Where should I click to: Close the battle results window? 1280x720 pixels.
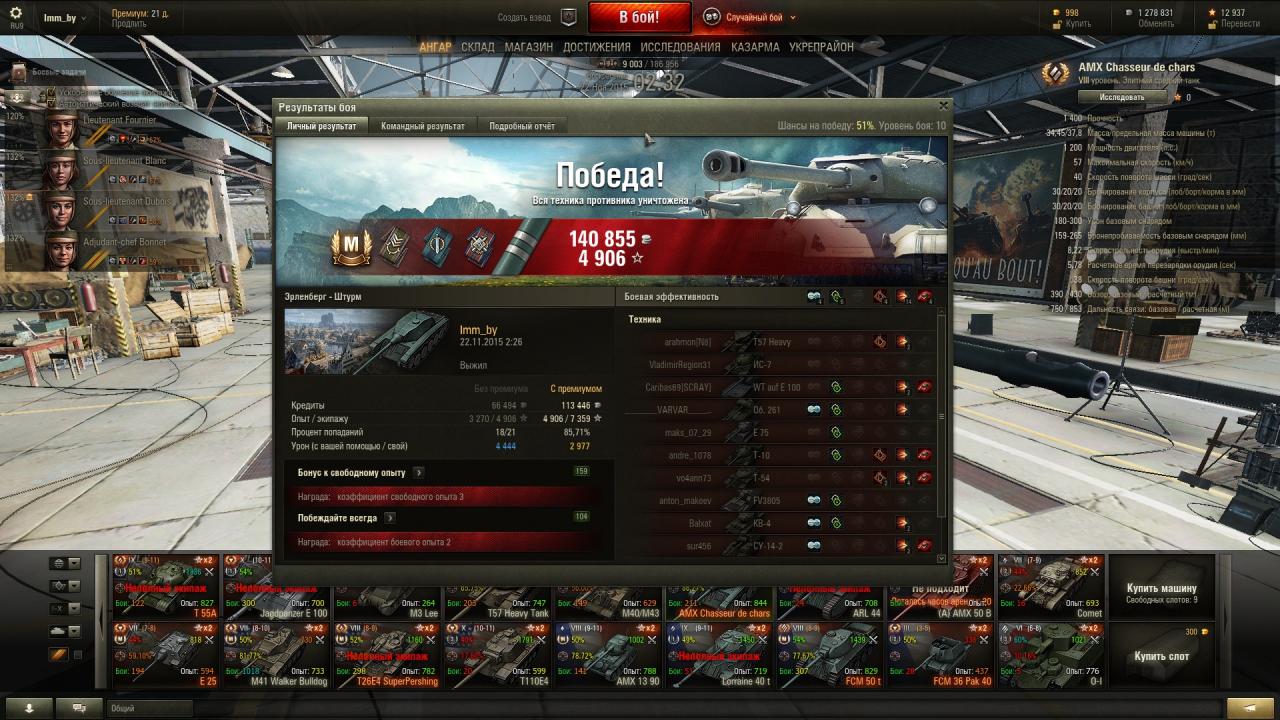943,105
